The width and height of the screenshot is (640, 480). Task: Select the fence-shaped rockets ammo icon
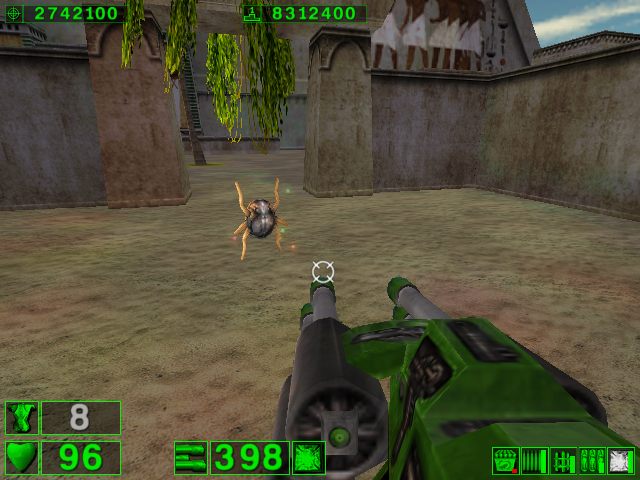point(563,461)
